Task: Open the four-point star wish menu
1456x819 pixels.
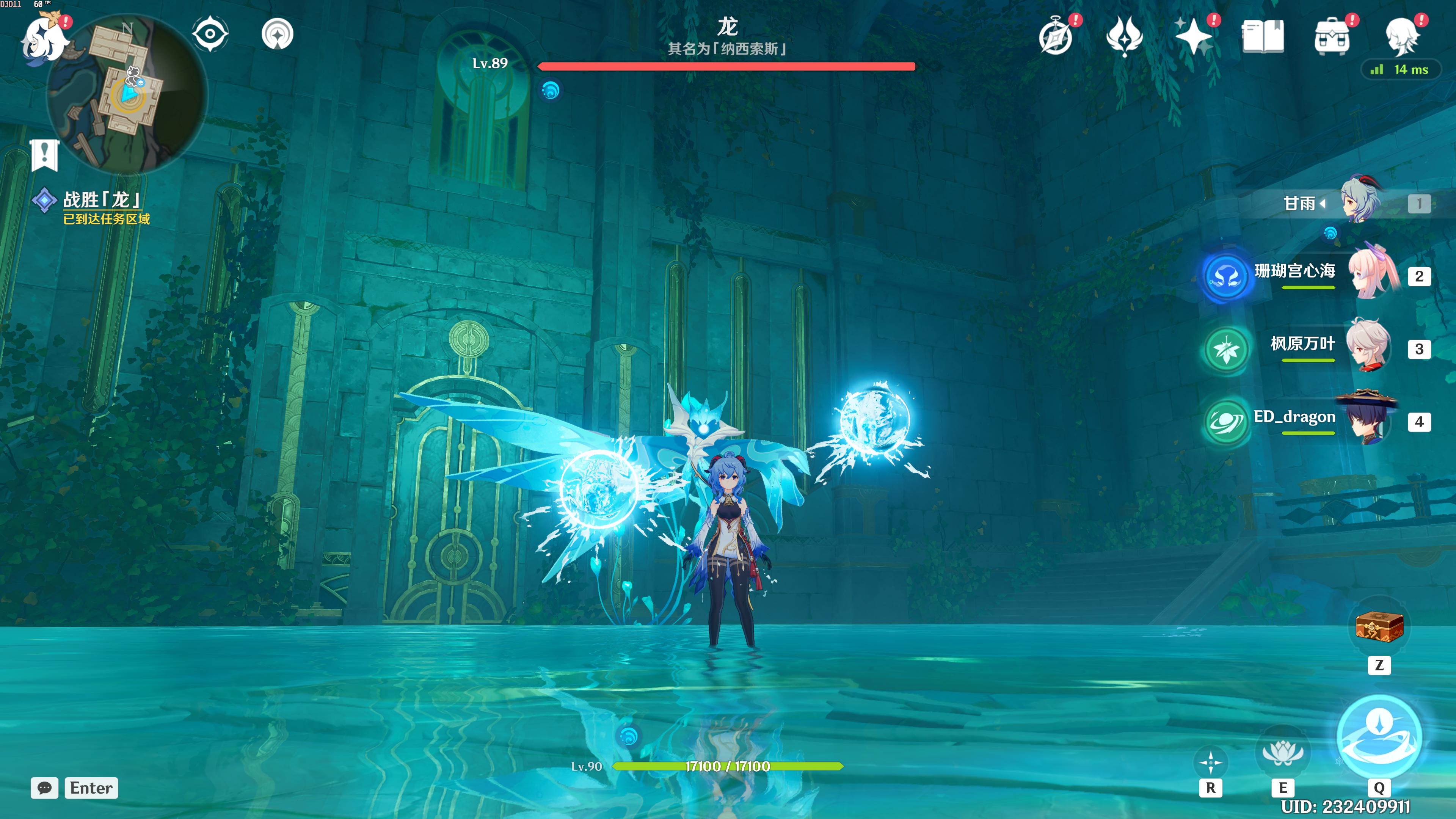Action: pos(1193,37)
